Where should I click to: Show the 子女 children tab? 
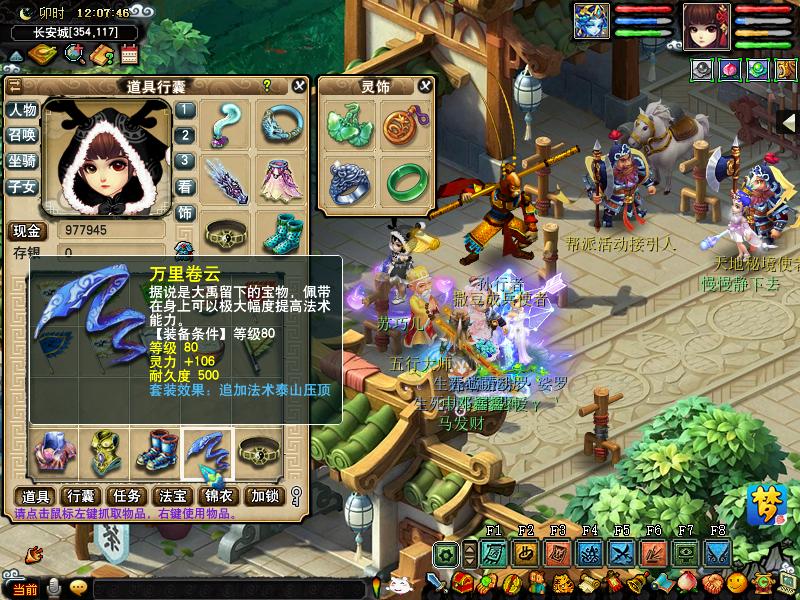point(22,186)
